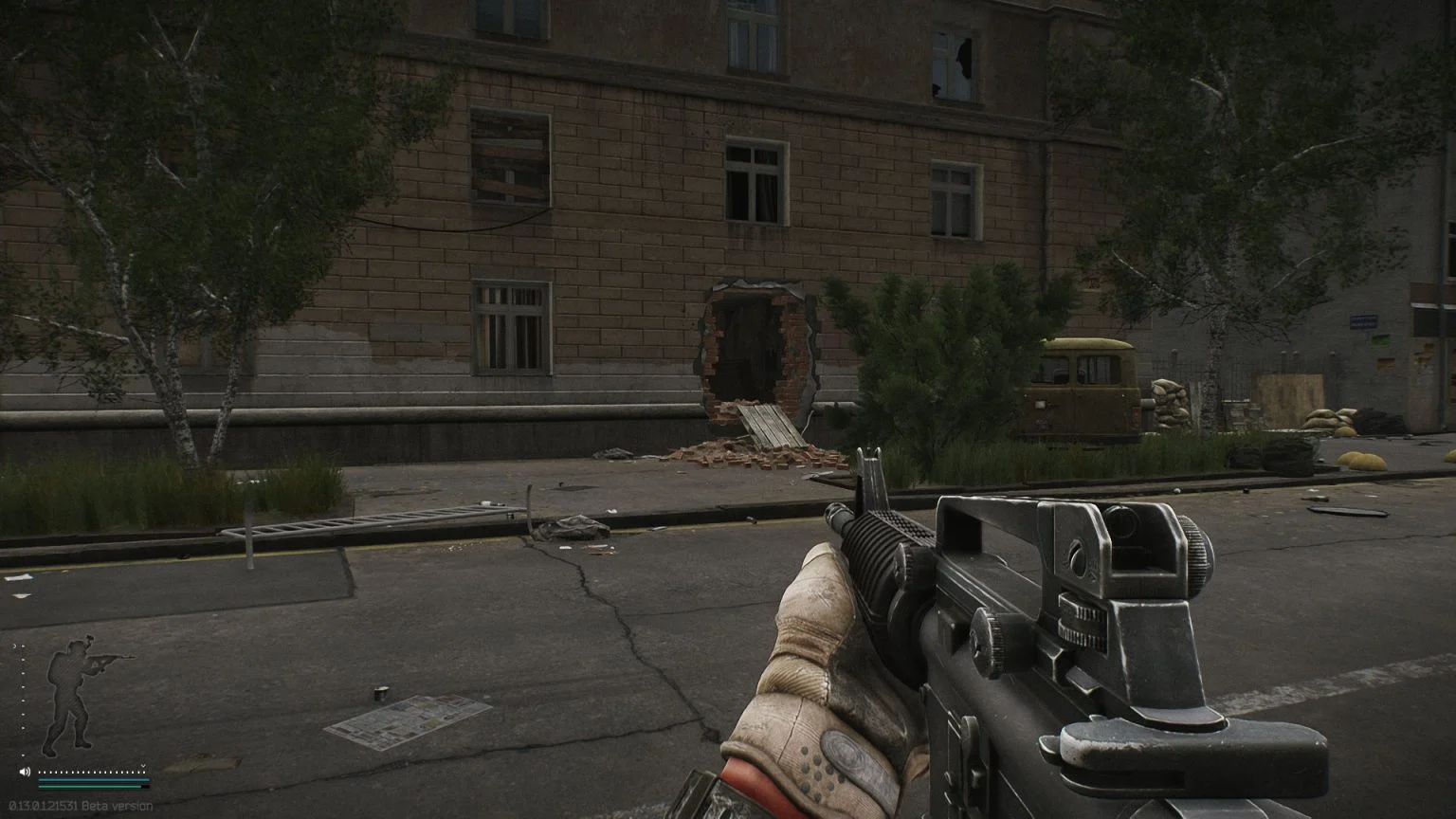
Task: Click the small chevron right of the noise meter
Action: tap(143, 766)
